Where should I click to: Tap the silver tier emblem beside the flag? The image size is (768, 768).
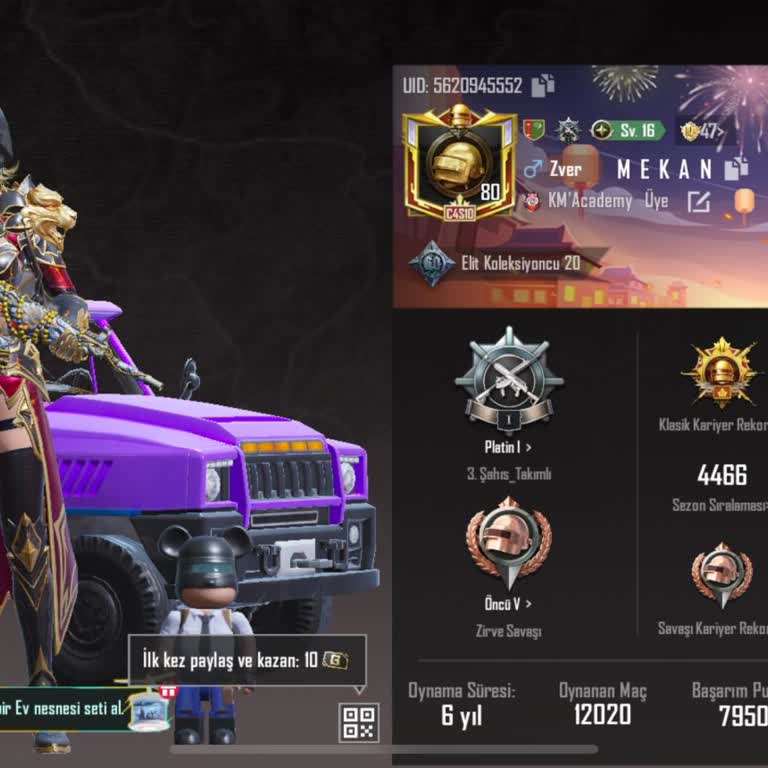pos(568,131)
